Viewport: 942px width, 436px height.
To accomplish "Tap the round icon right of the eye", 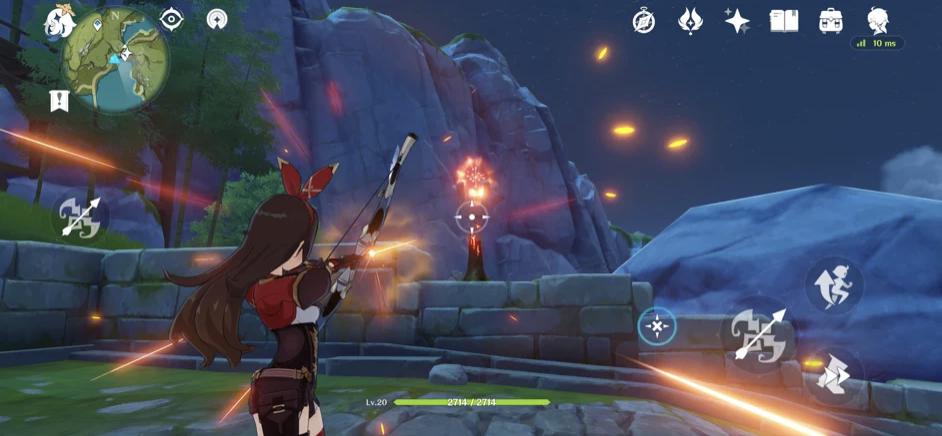I will click(x=217, y=19).
